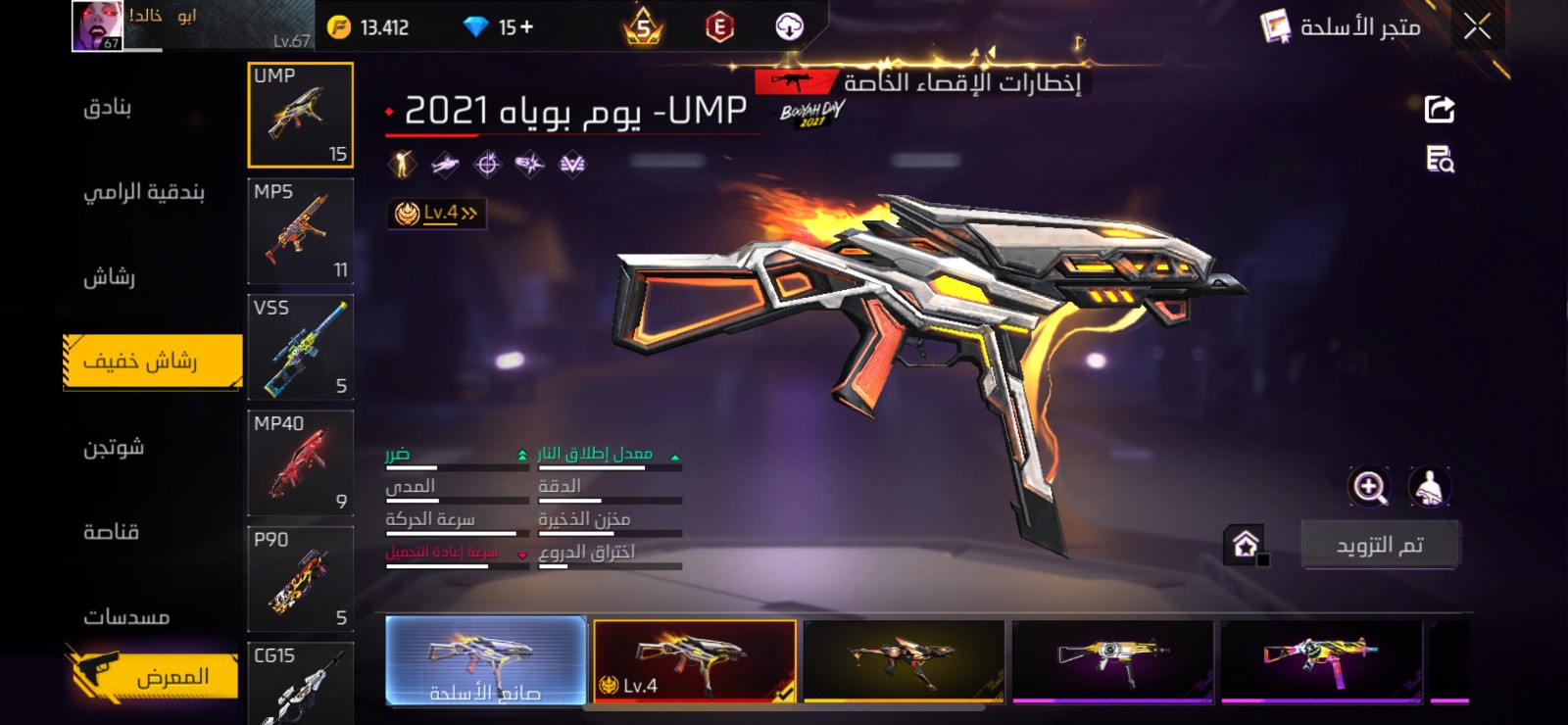Click the share icon near the top right
The width and height of the screenshot is (1568, 725).
tap(1438, 108)
